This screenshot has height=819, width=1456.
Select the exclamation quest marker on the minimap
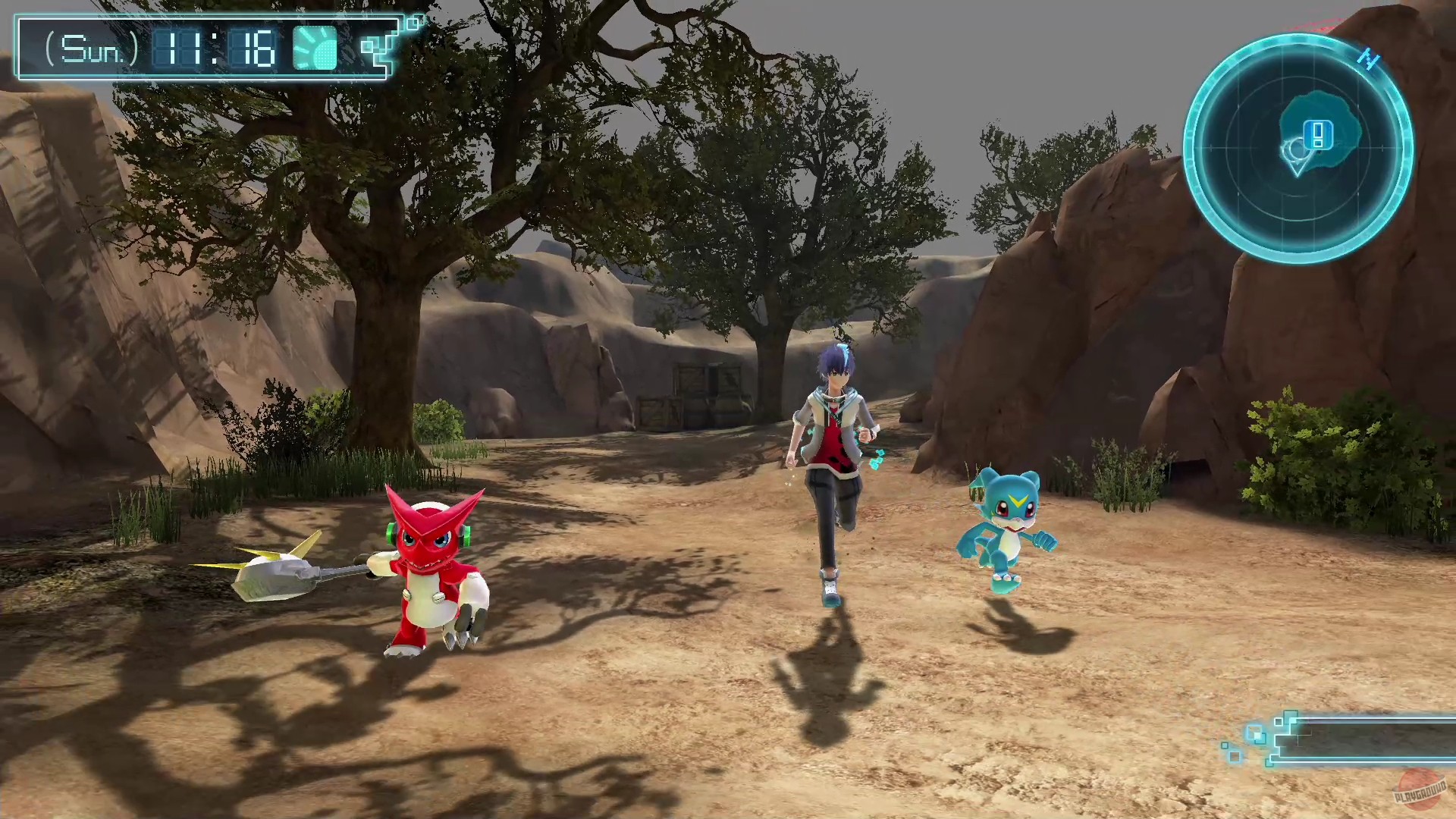pos(1319,136)
